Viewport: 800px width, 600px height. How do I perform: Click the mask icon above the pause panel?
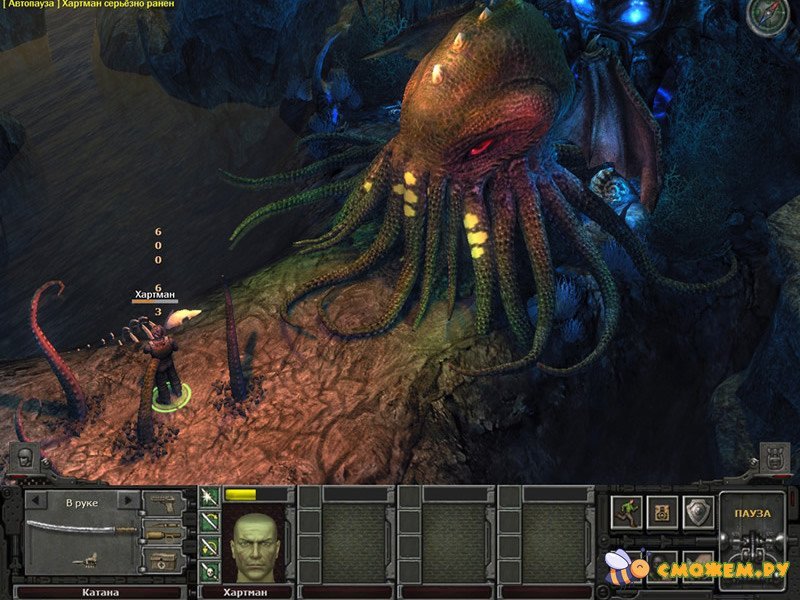tap(775, 459)
